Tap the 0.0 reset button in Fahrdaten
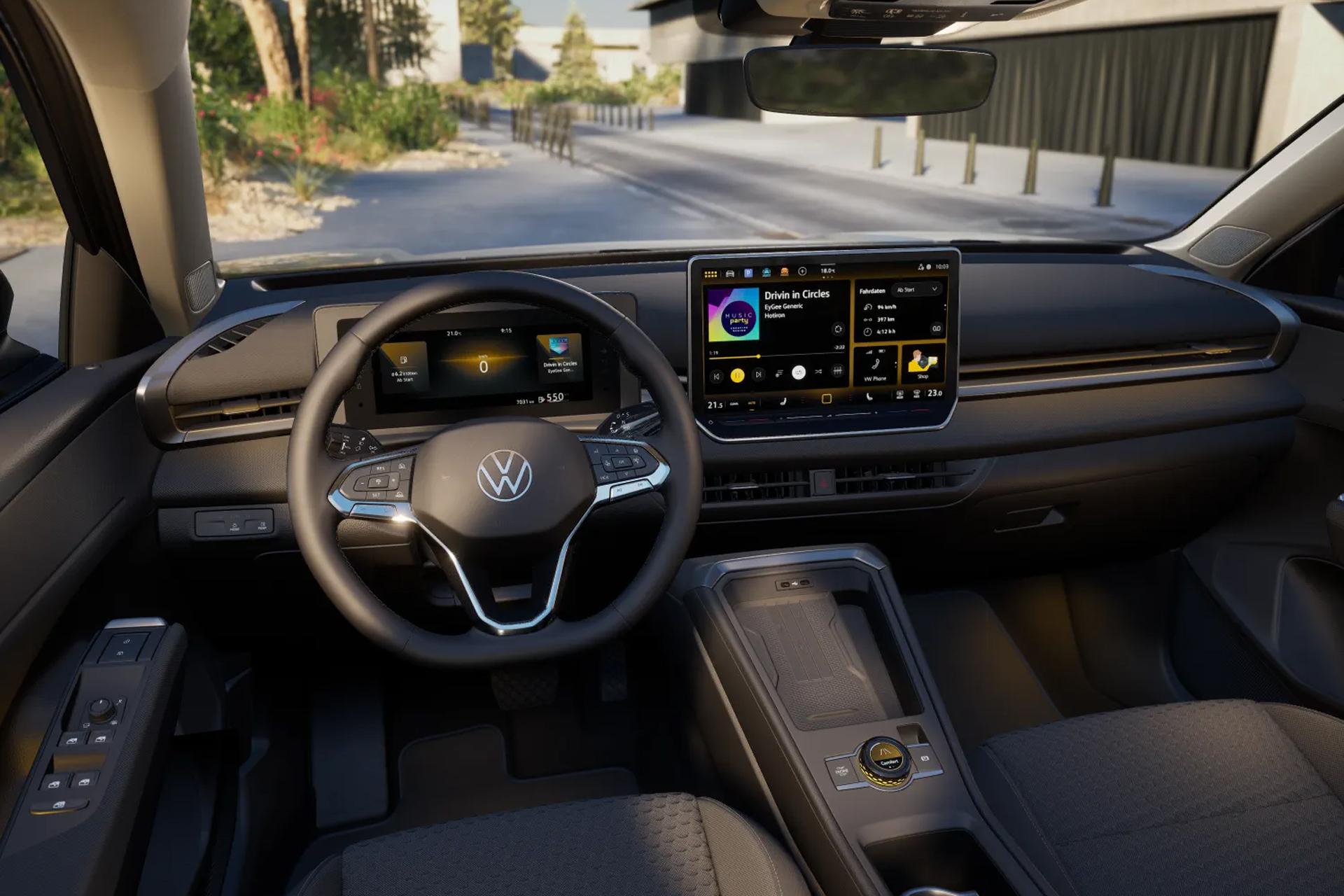The image size is (1344, 896). pos(938,328)
